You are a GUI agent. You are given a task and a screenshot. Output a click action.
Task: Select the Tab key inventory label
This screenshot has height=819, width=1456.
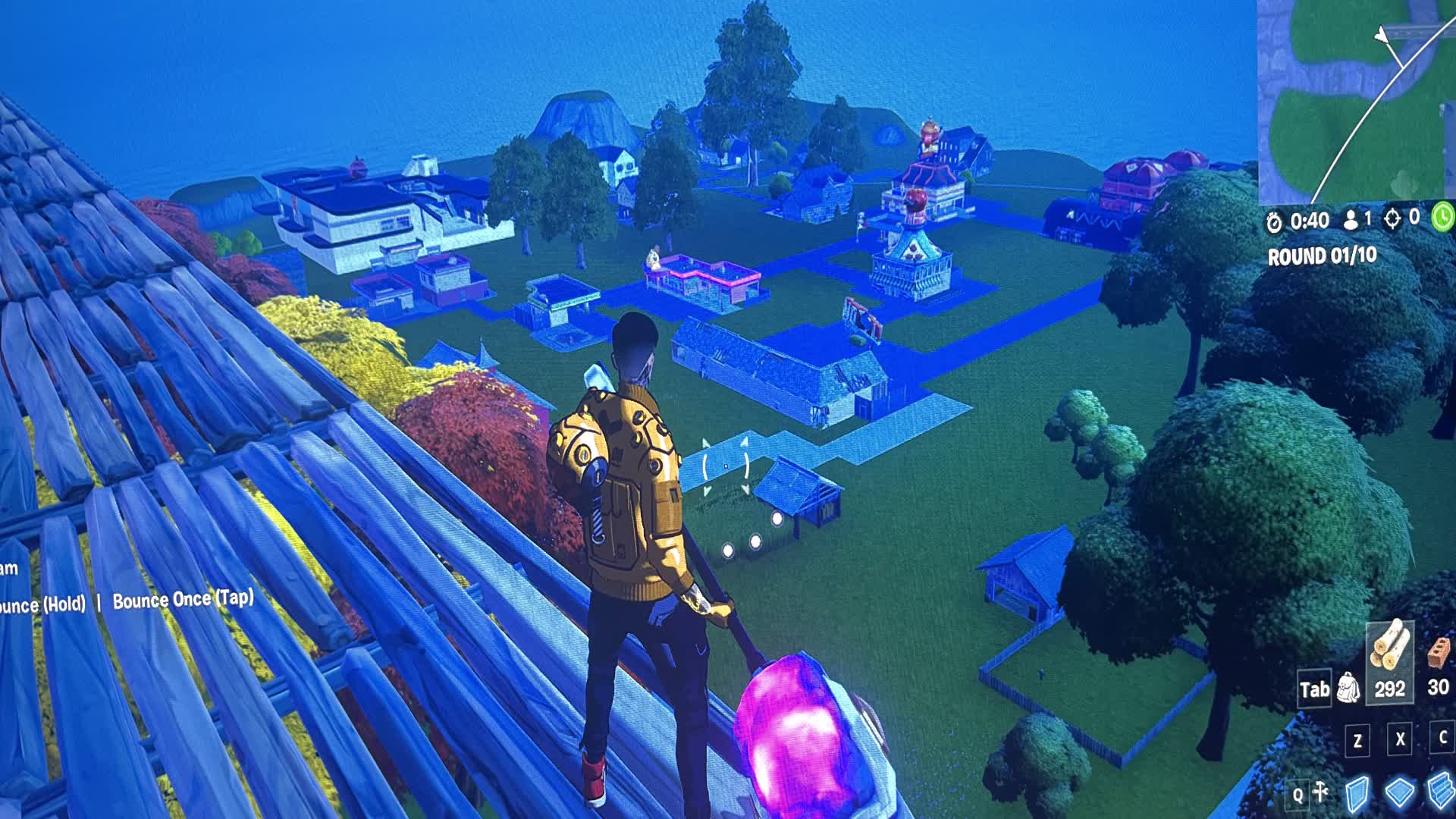1314,689
